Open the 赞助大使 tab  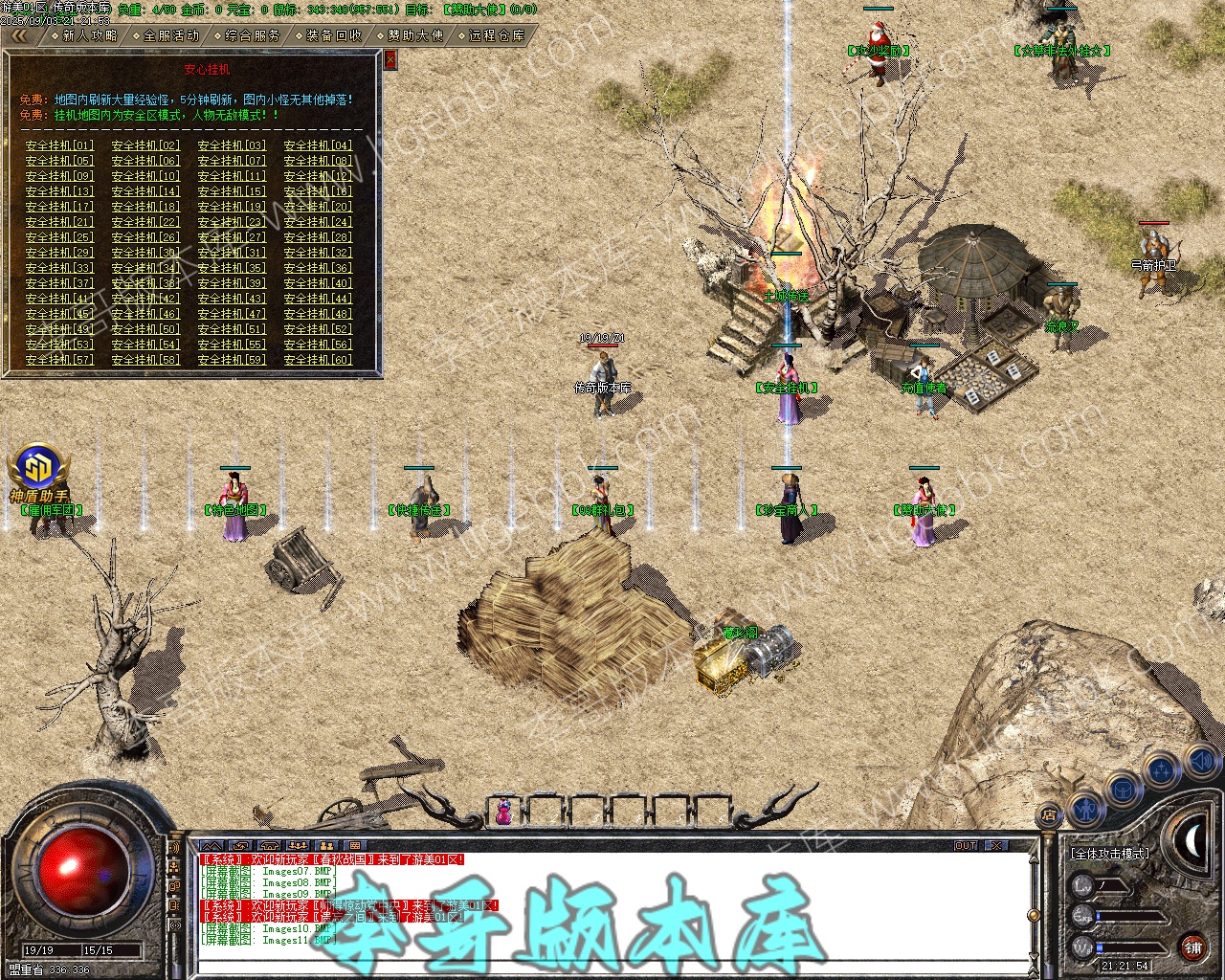tap(415, 35)
